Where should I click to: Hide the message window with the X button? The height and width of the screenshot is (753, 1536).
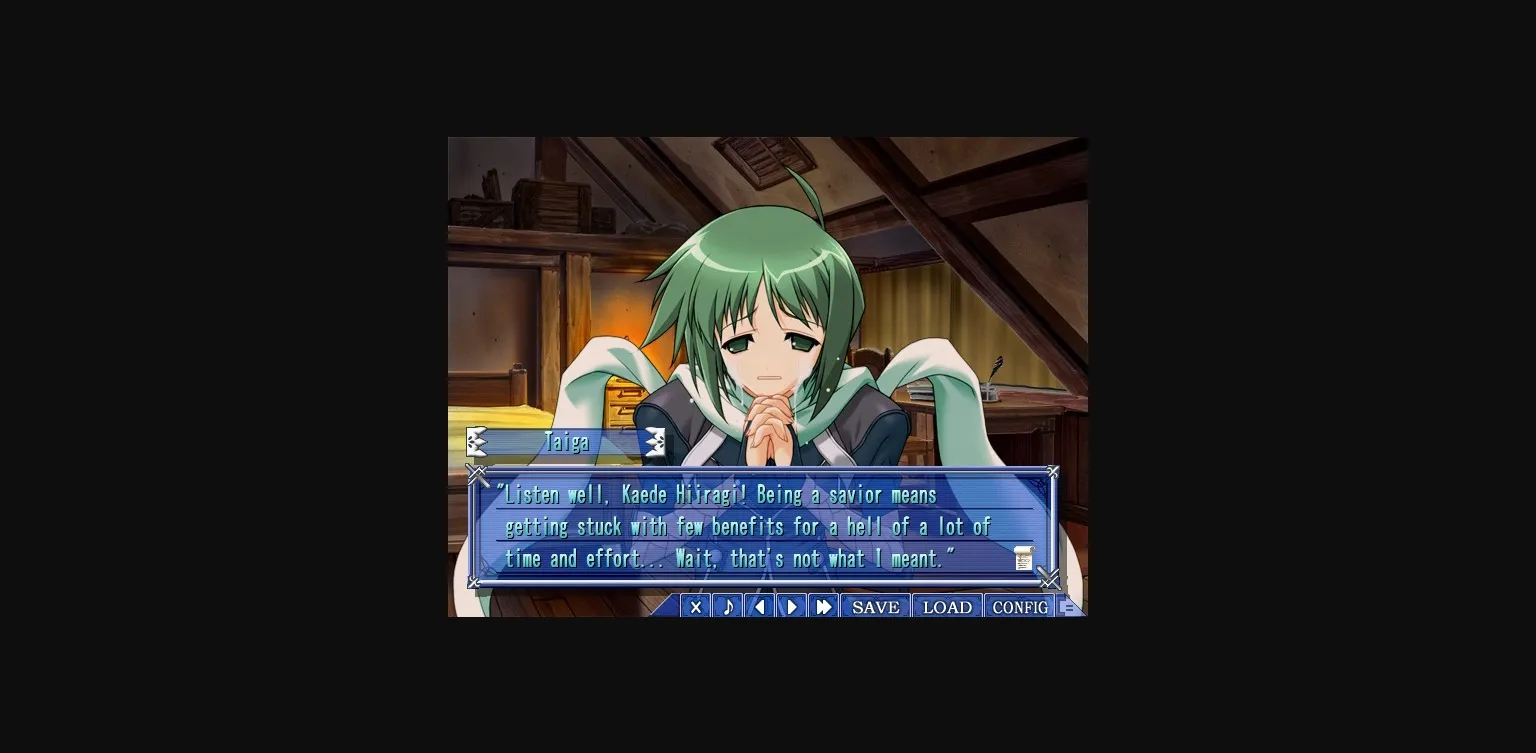click(695, 606)
